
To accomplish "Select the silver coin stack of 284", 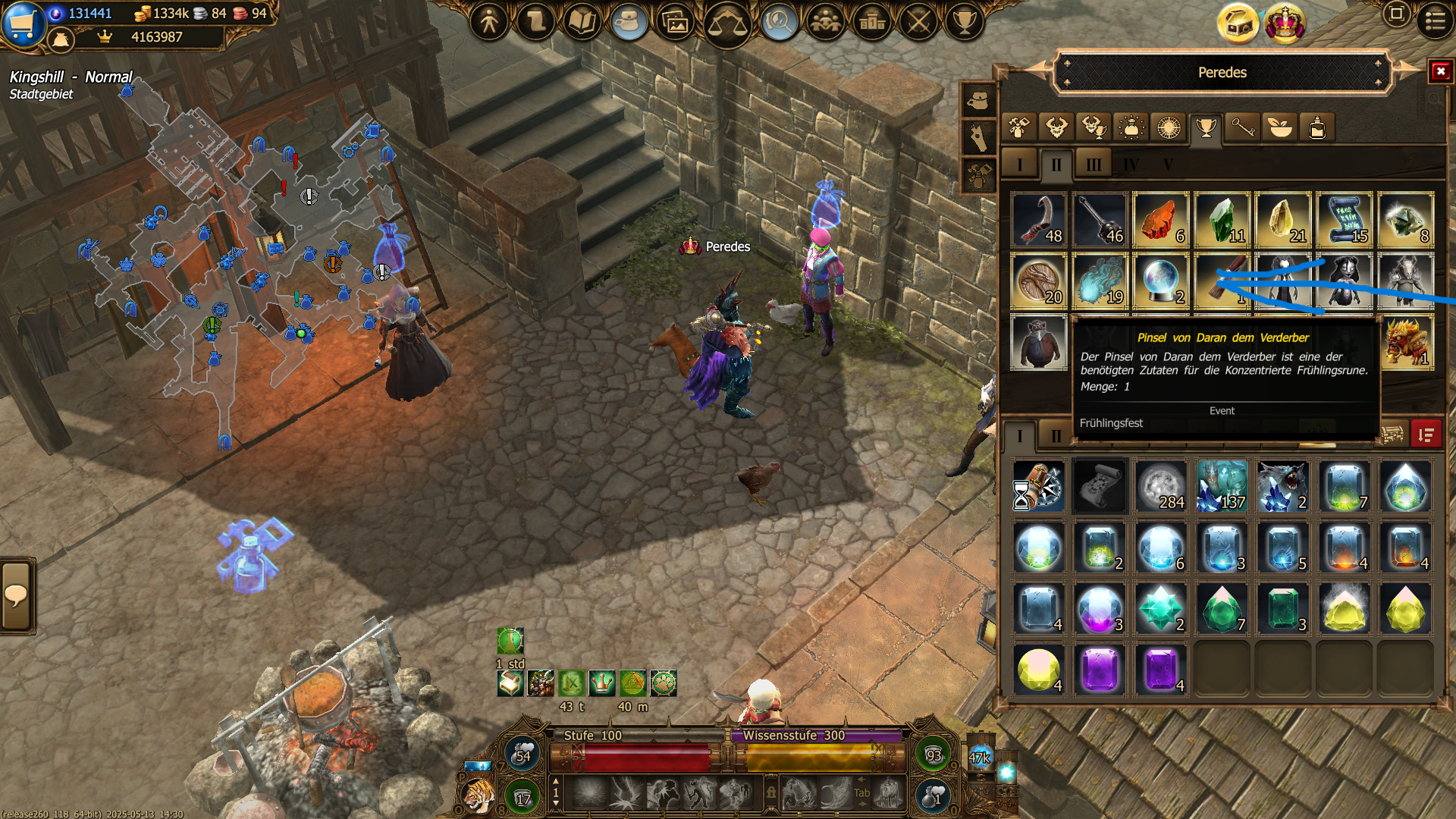I will coord(1160,487).
